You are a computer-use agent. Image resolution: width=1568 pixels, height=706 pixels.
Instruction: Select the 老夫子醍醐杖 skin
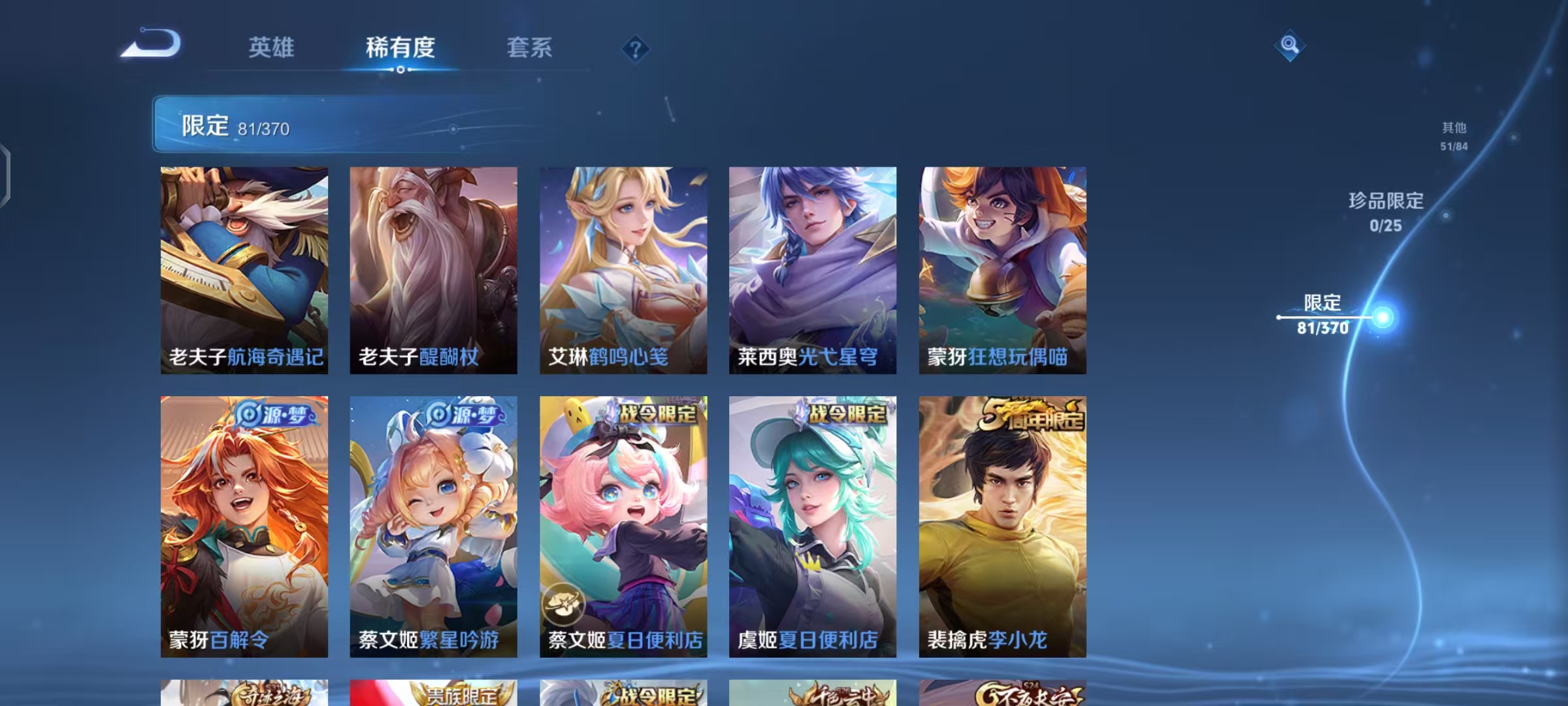[x=434, y=268]
